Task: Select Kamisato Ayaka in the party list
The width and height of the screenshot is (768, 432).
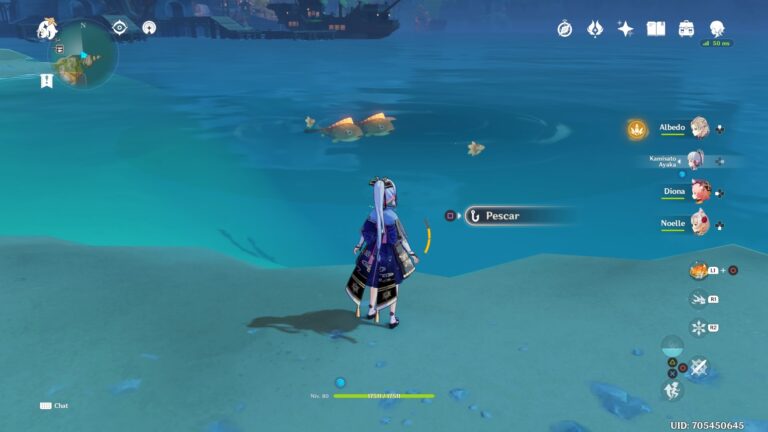Action: (696, 160)
